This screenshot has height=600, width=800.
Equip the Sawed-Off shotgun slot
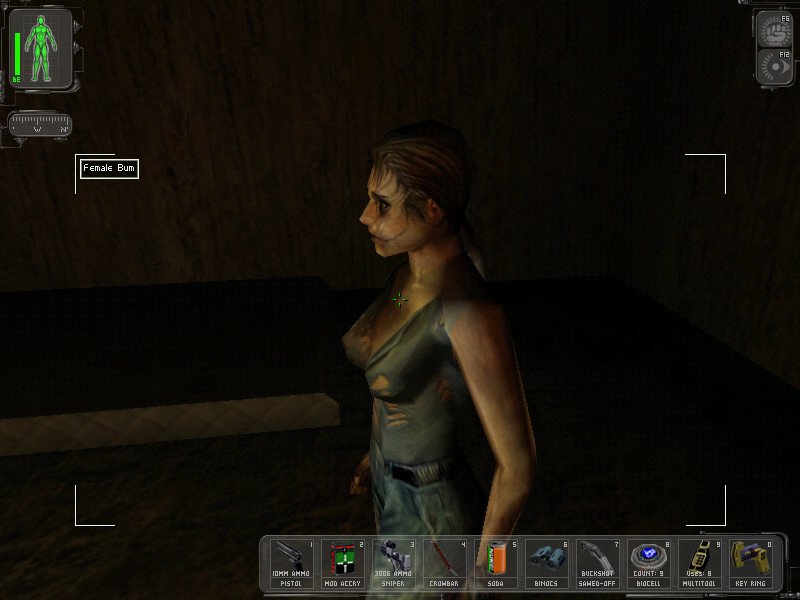pos(599,563)
